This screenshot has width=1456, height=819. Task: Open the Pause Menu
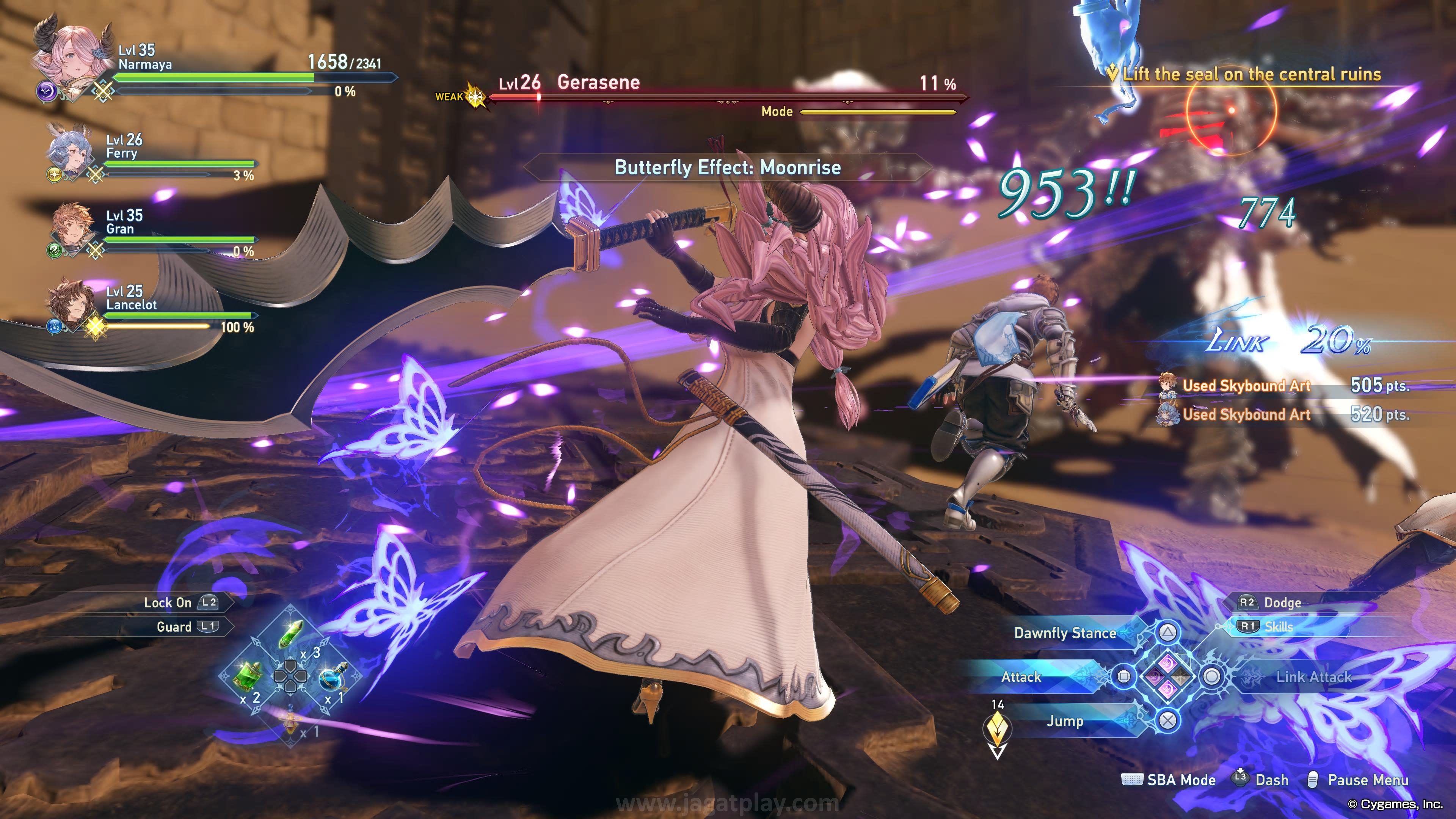tap(1367, 780)
